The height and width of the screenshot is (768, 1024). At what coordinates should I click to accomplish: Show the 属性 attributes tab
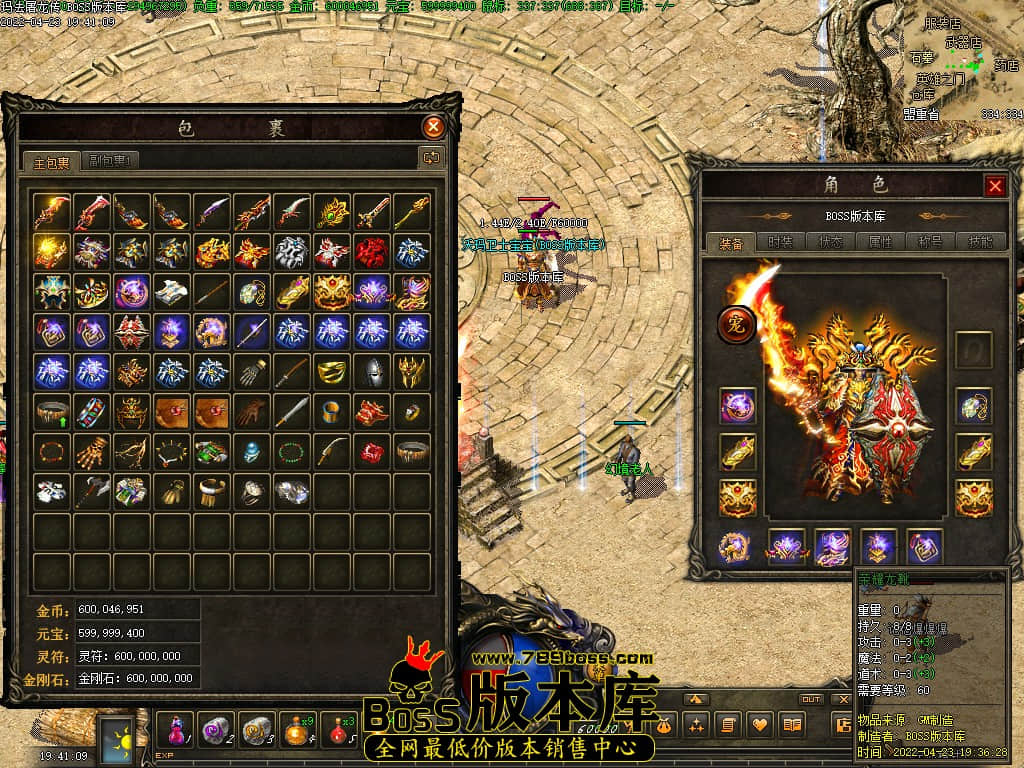(879, 242)
